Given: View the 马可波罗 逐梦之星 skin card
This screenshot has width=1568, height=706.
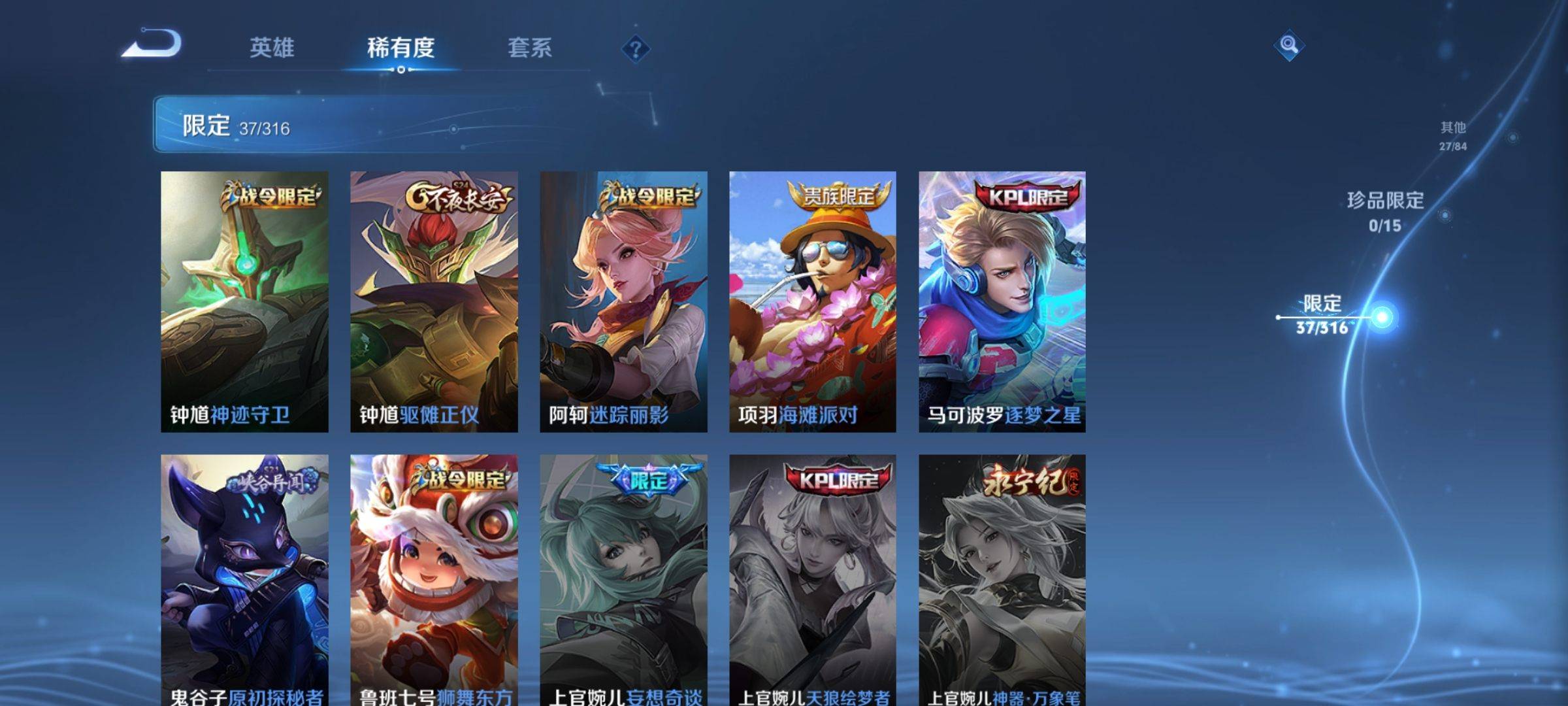Looking at the screenshot, I should click(1002, 301).
